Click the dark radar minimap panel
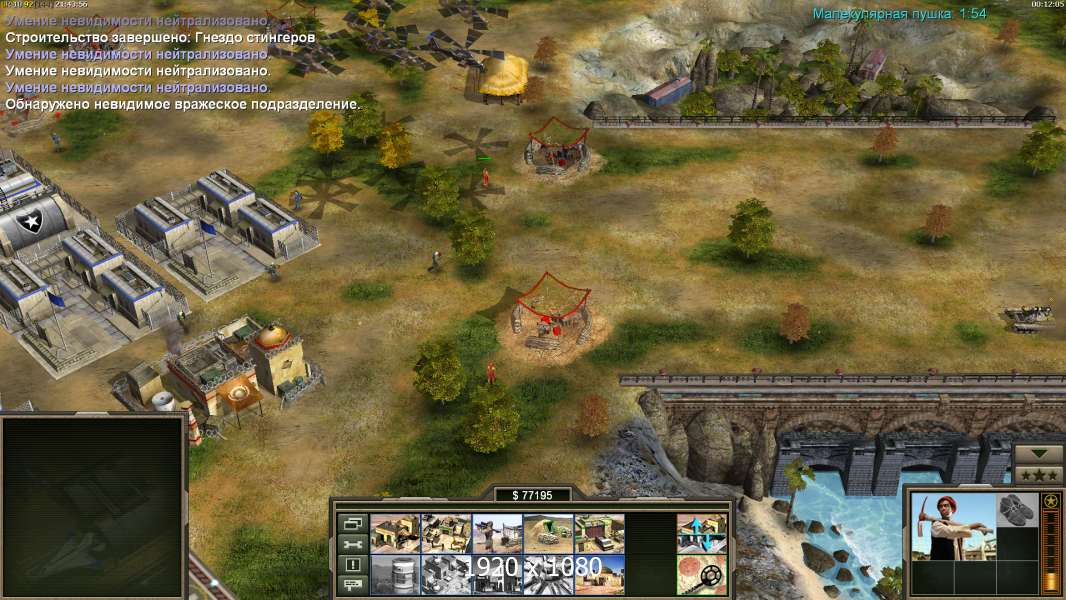1066x600 pixels. coord(93,507)
